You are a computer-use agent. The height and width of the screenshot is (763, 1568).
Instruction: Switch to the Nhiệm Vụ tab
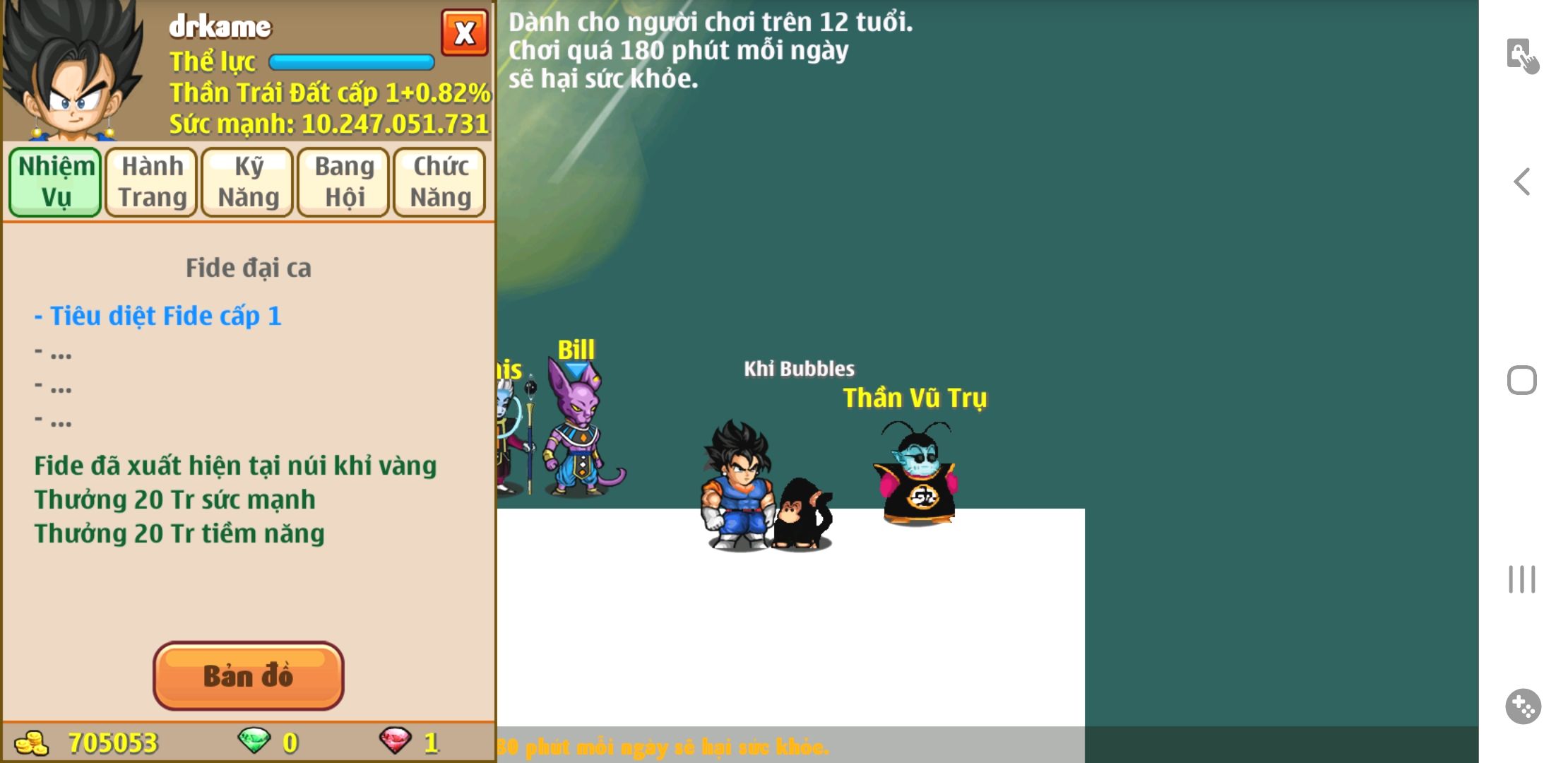click(x=56, y=182)
